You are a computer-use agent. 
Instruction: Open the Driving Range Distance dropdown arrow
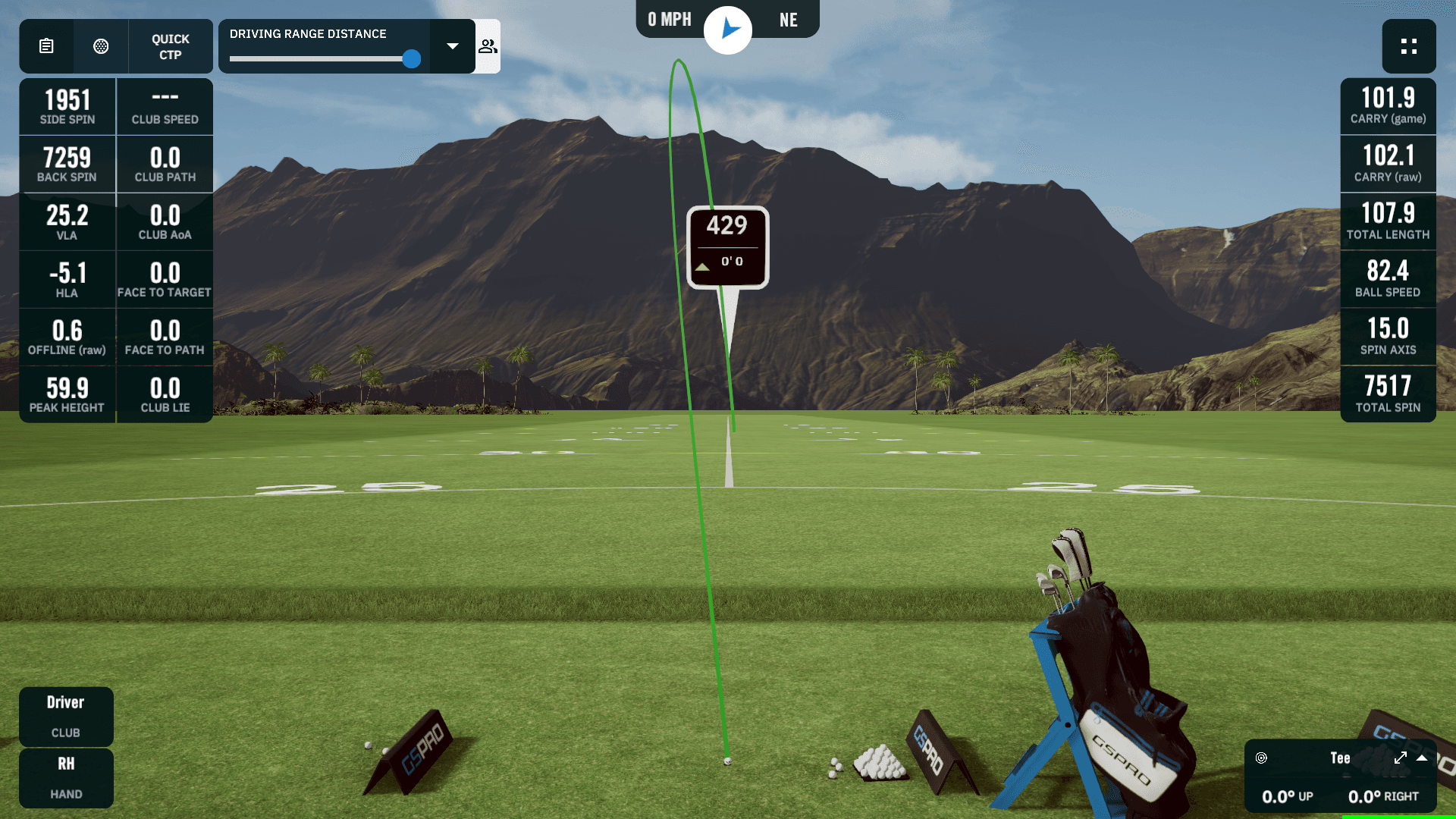pos(452,46)
